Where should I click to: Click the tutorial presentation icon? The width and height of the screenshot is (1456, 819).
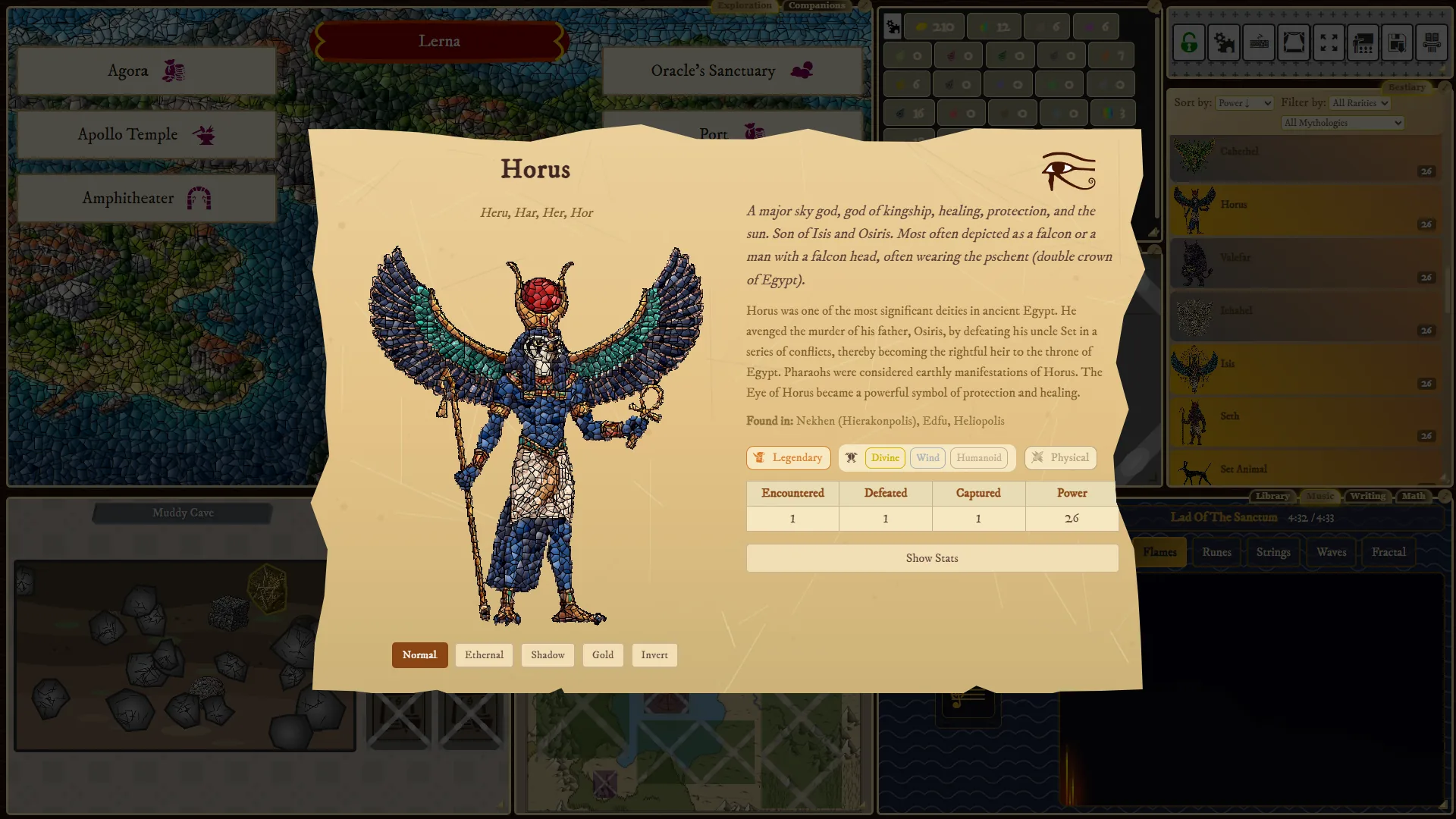1365,42
